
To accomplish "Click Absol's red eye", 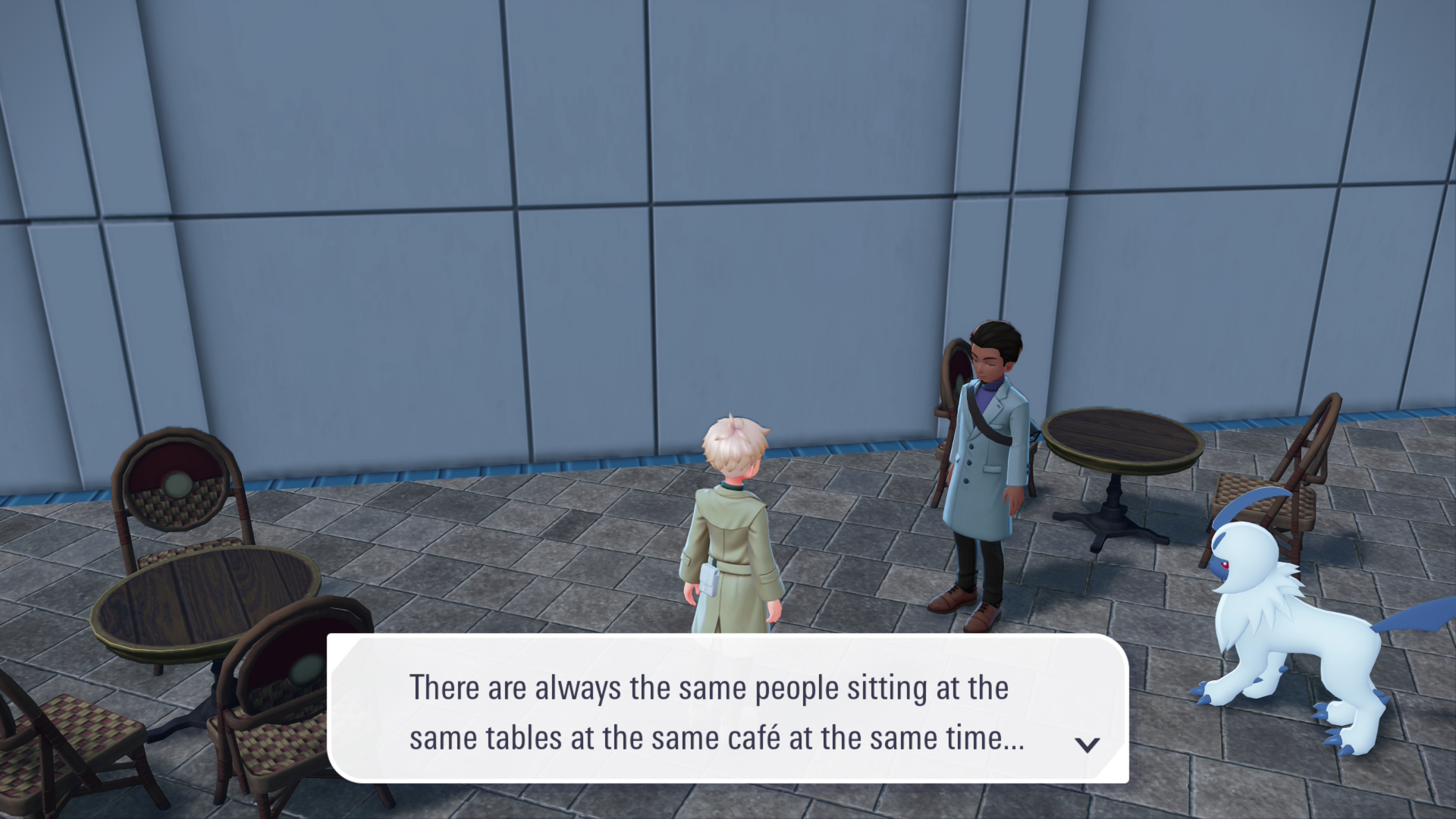I will coord(1225,566).
